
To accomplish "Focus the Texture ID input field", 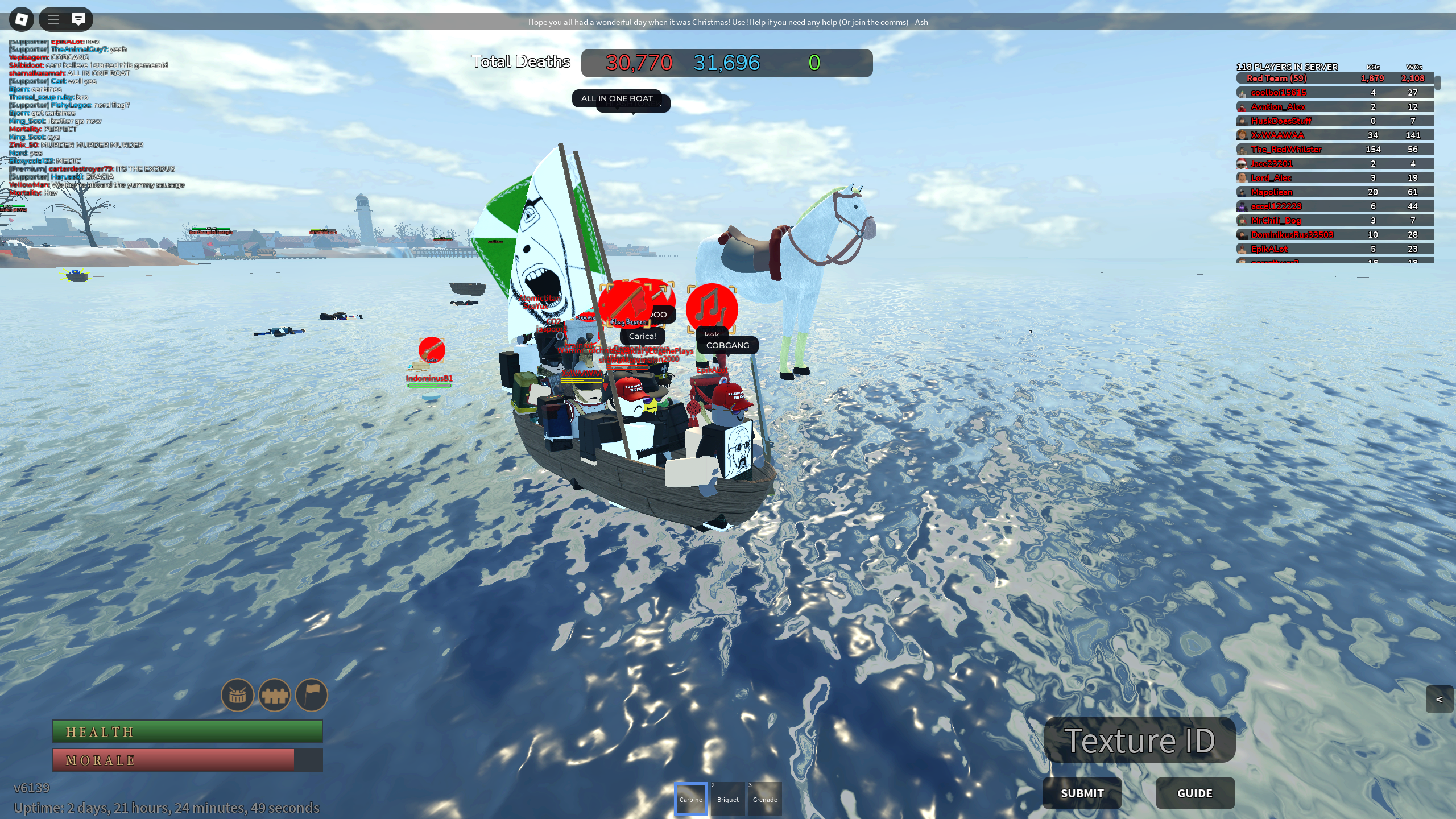I will click(x=1139, y=740).
